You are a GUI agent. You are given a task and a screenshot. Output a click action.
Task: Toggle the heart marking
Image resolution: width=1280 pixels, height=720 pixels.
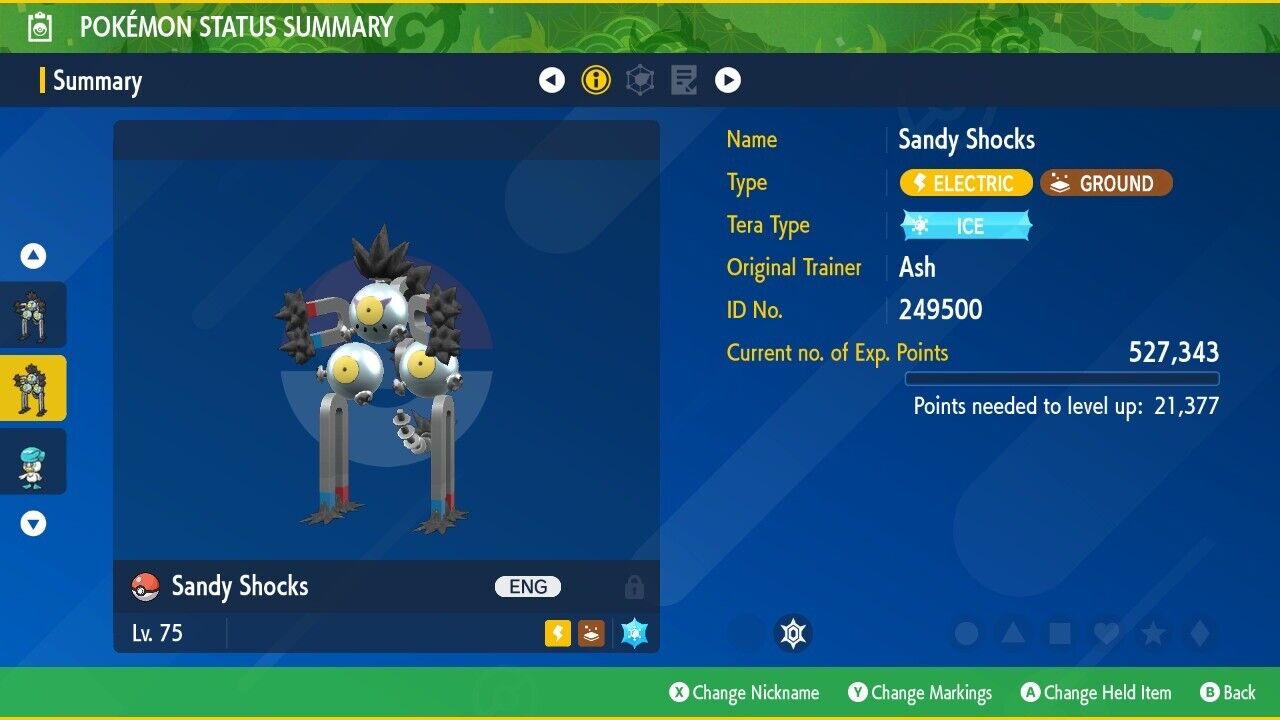[x=1106, y=633]
